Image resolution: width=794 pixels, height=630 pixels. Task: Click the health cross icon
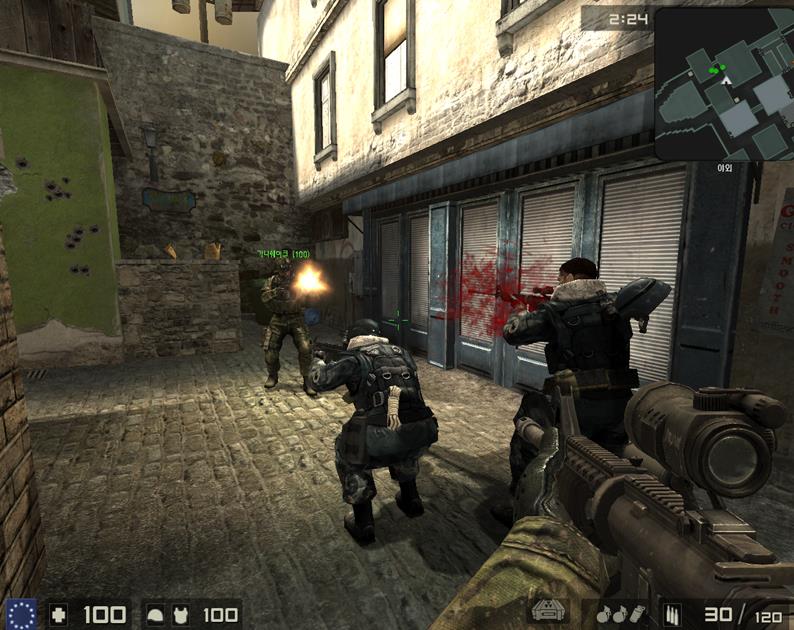(59, 614)
